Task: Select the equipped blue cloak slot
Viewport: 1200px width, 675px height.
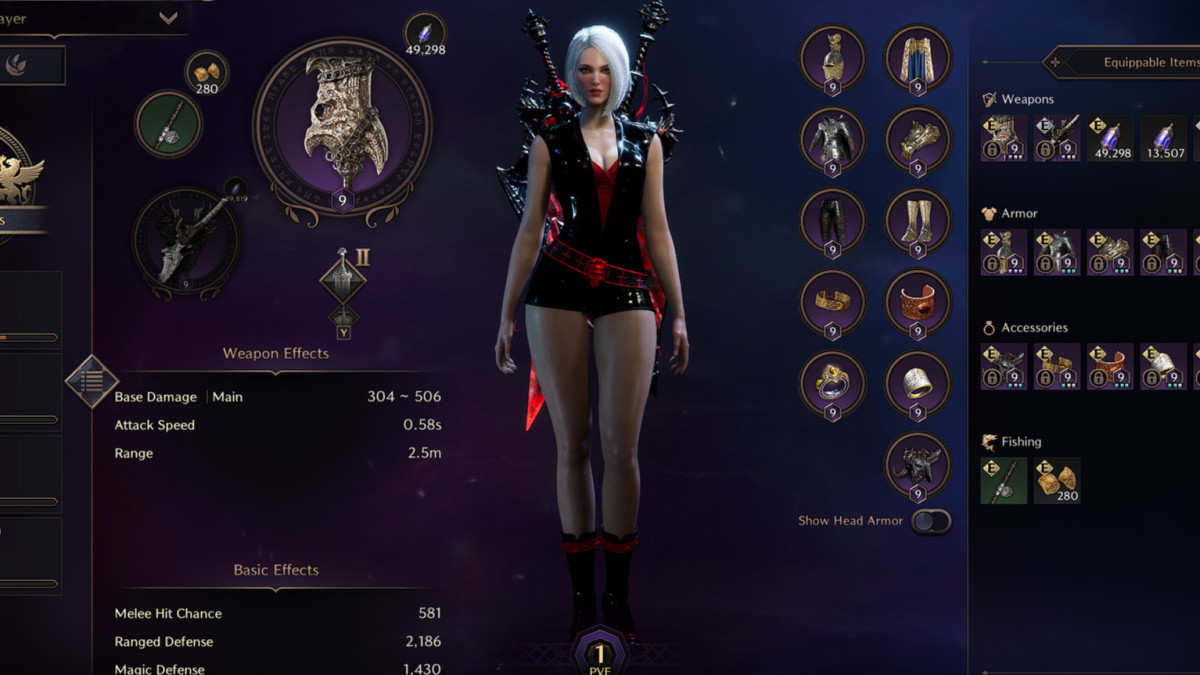Action: point(918,59)
